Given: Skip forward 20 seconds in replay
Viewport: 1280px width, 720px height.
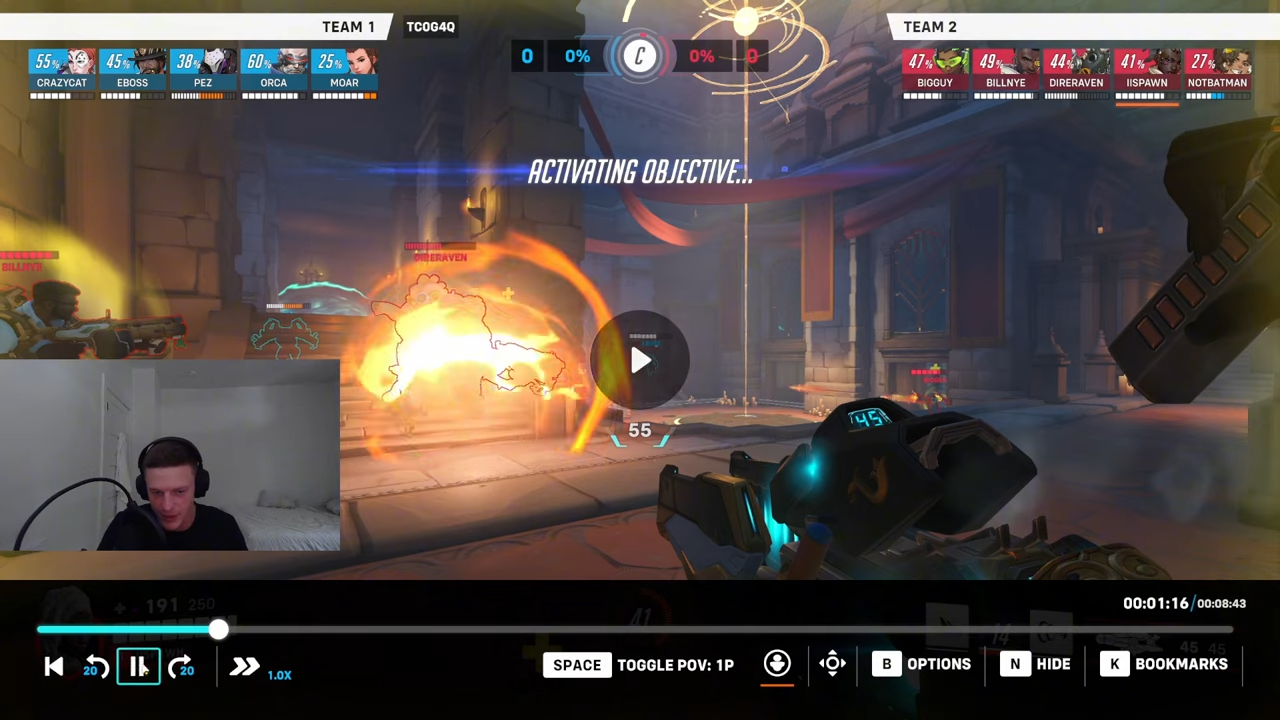Looking at the screenshot, I should click(x=181, y=667).
